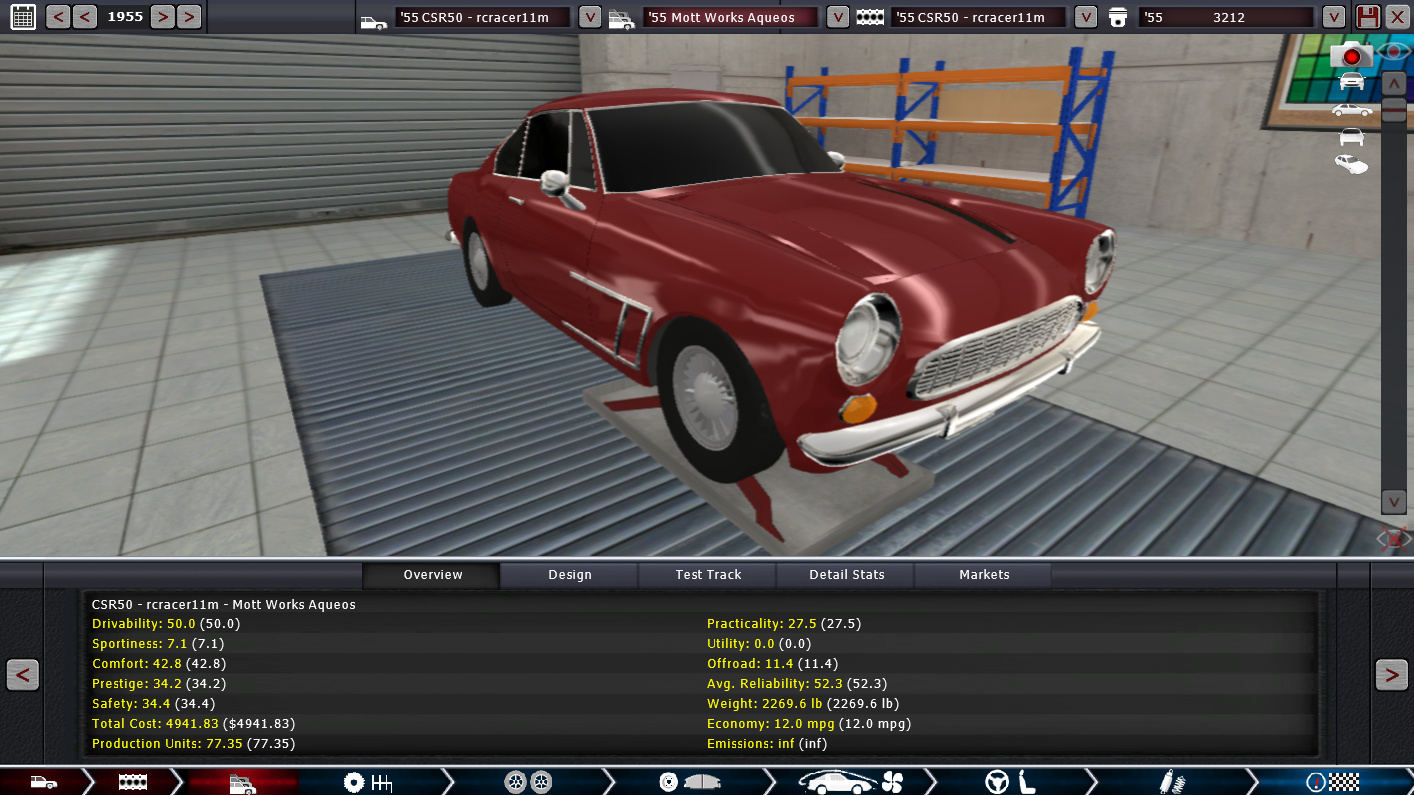This screenshot has height=795, width=1414.
Task: Open the Test Track tab
Action: point(708,575)
